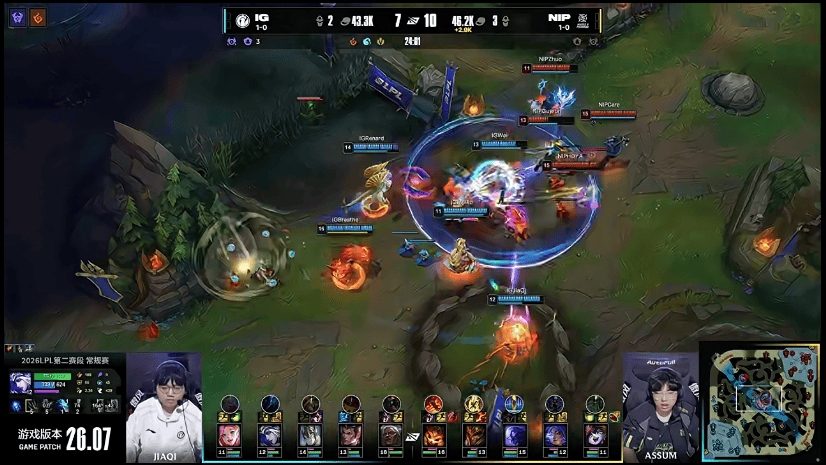The image size is (826, 465).
Task: Choose the red-and-white champion portrait at far right
Action: [596, 435]
